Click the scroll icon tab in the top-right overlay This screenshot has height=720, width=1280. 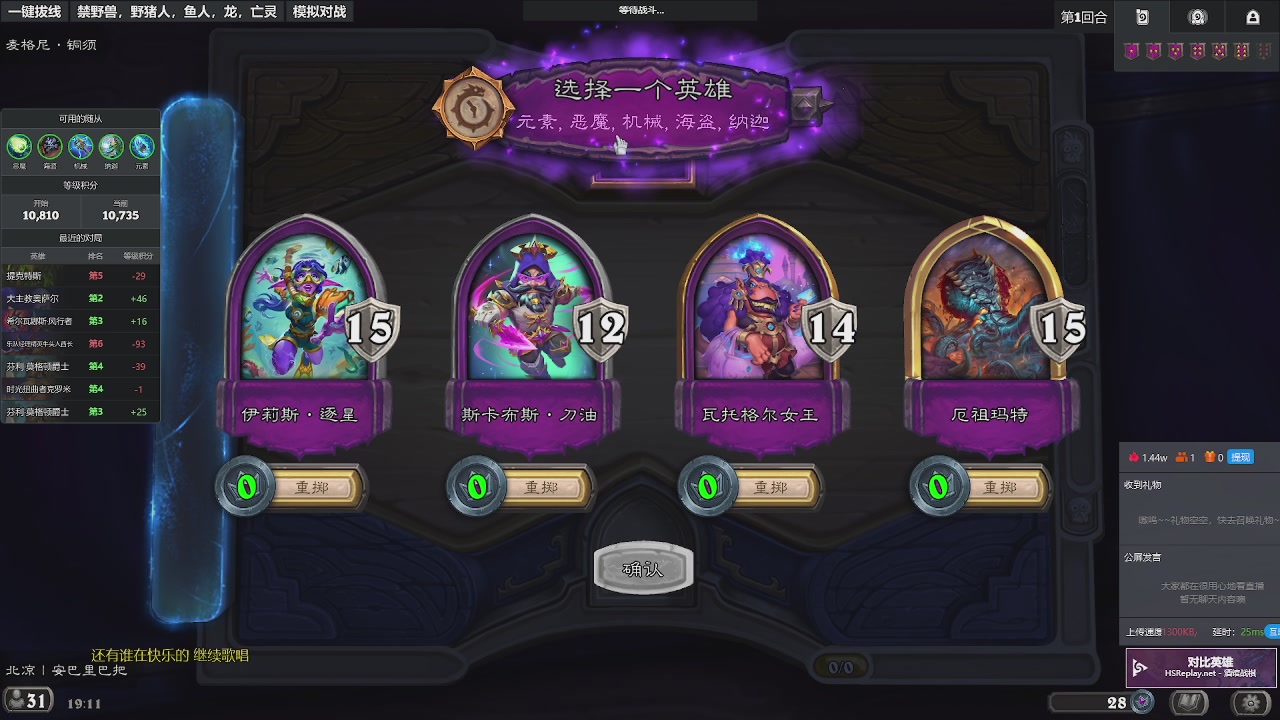(1141, 17)
